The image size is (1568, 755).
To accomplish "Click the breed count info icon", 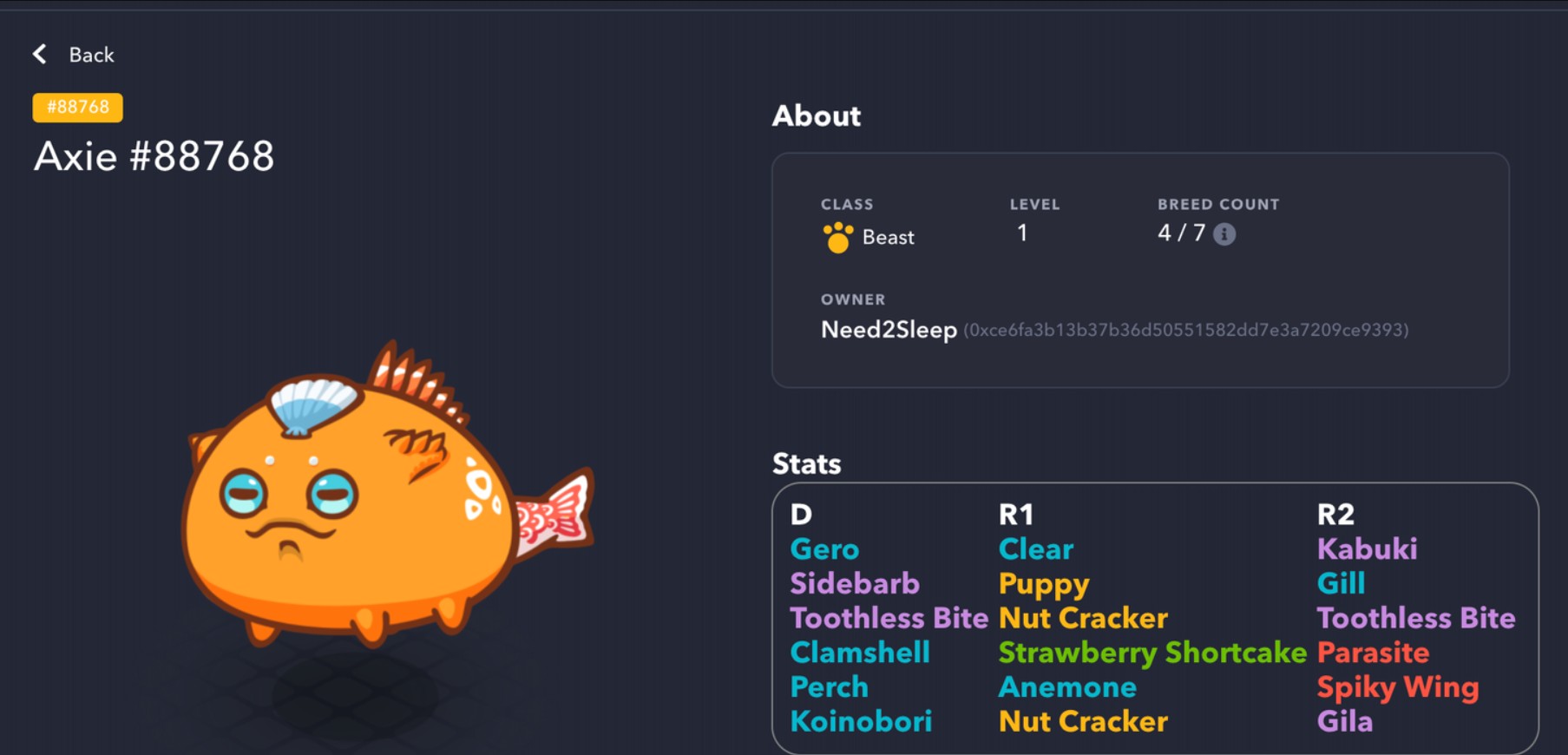I will point(1224,234).
